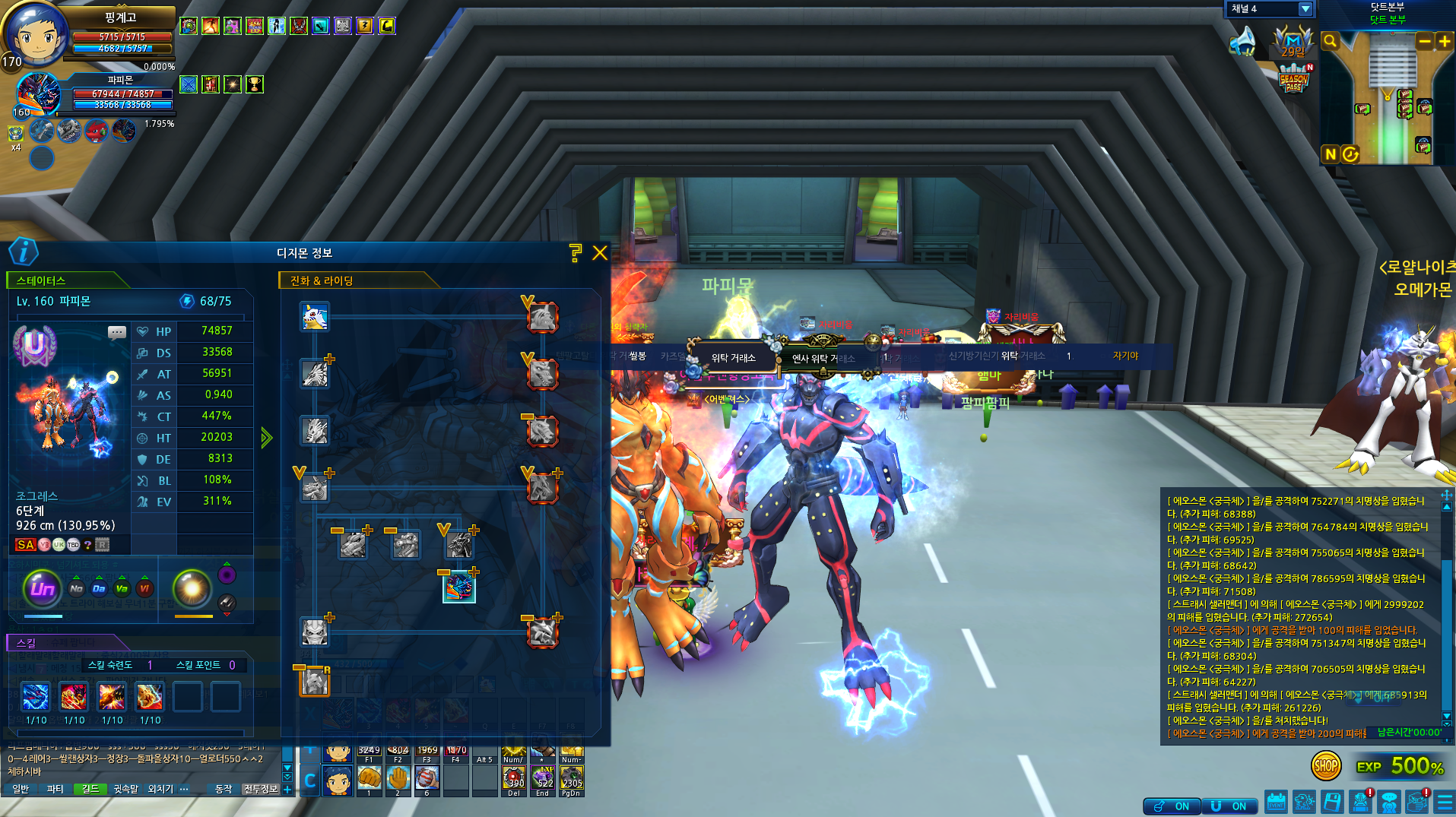1456x817 pixels.
Task: Open the Season Pass icon
Action: click(1293, 78)
